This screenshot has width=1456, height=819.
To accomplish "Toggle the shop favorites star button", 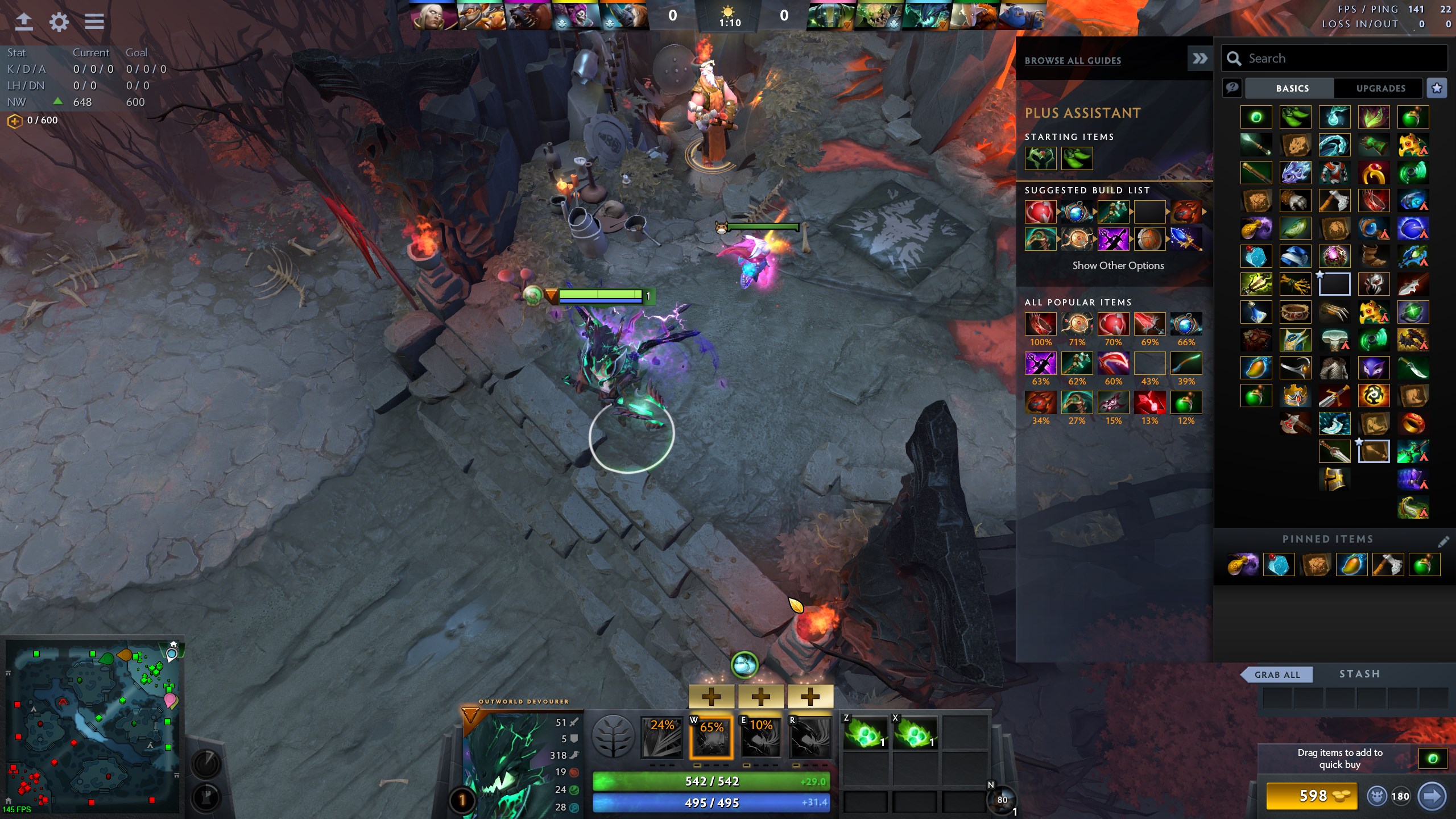I will pyautogui.click(x=1437, y=88).
